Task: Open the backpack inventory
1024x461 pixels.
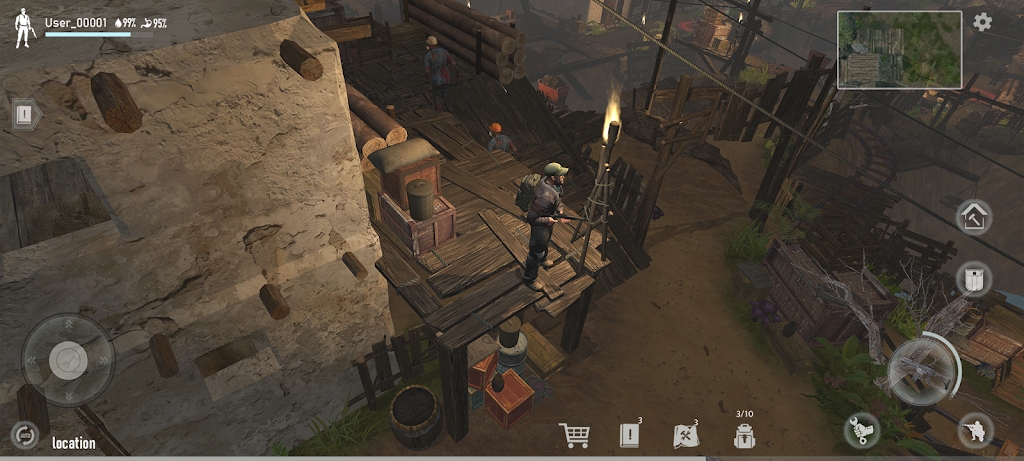Action: click(x=743, y=436)
